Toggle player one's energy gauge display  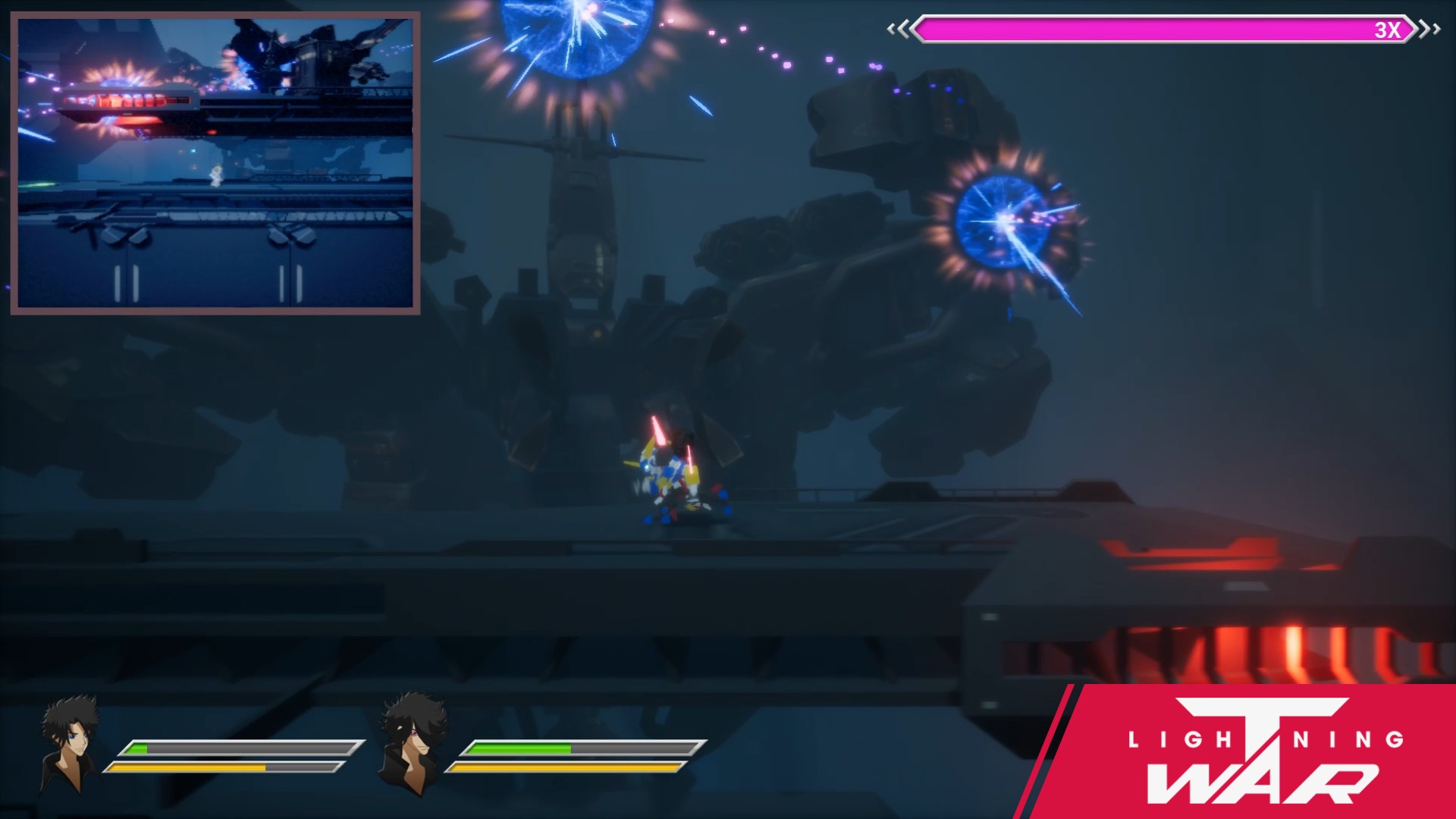pyautogui.click(x=227, y=767)
